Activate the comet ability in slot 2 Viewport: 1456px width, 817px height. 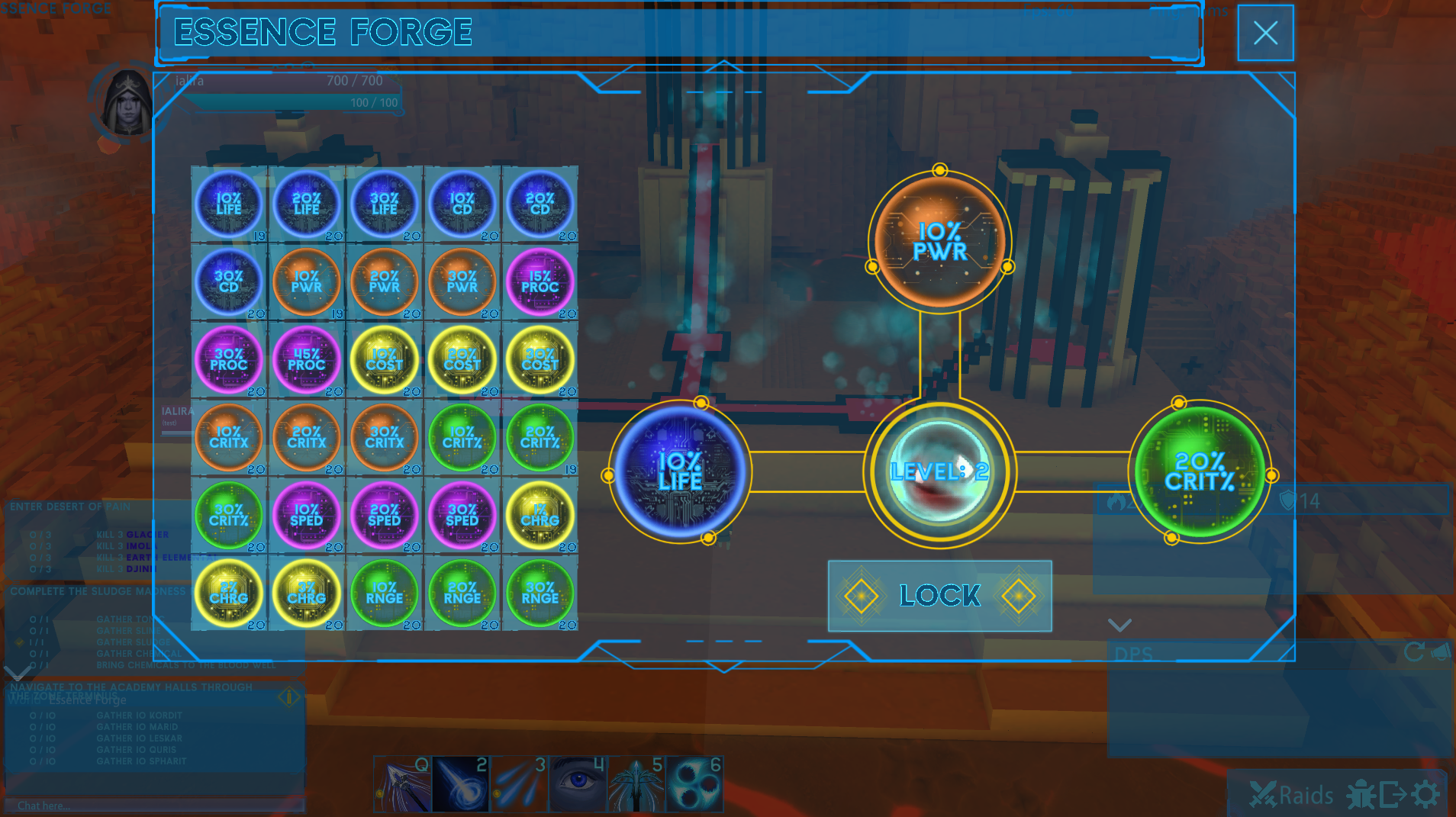point(461,783)
